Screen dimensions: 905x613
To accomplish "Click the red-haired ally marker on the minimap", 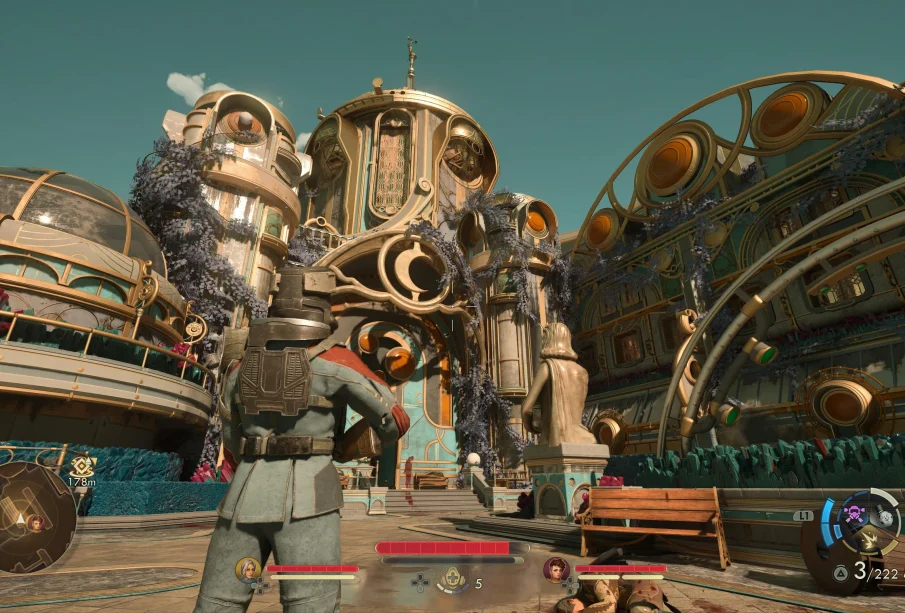I will click(36, 522).
